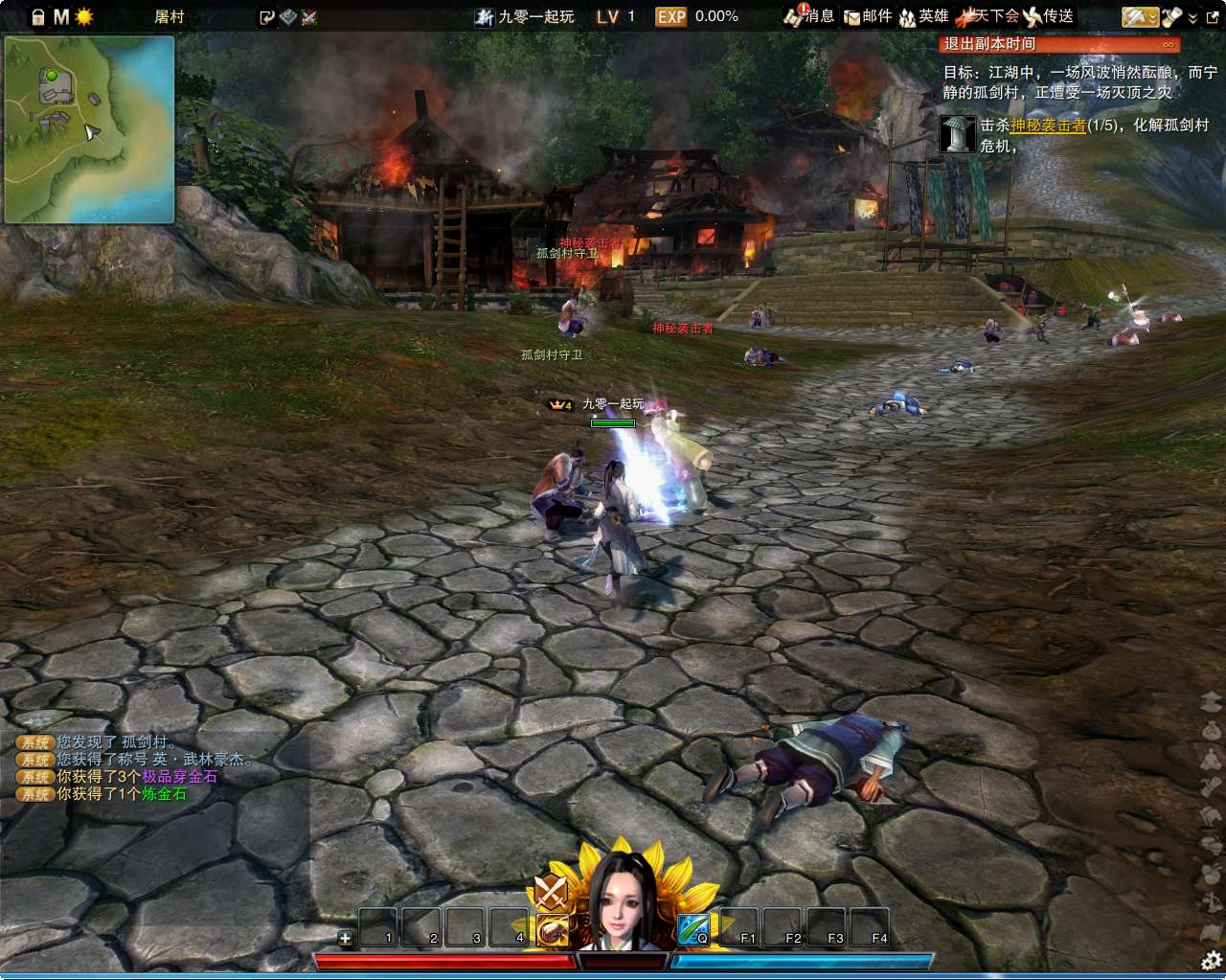This screenshot has width=1226, height=980.
Task: Activate the green leaf Q skill
Action: 693,928
